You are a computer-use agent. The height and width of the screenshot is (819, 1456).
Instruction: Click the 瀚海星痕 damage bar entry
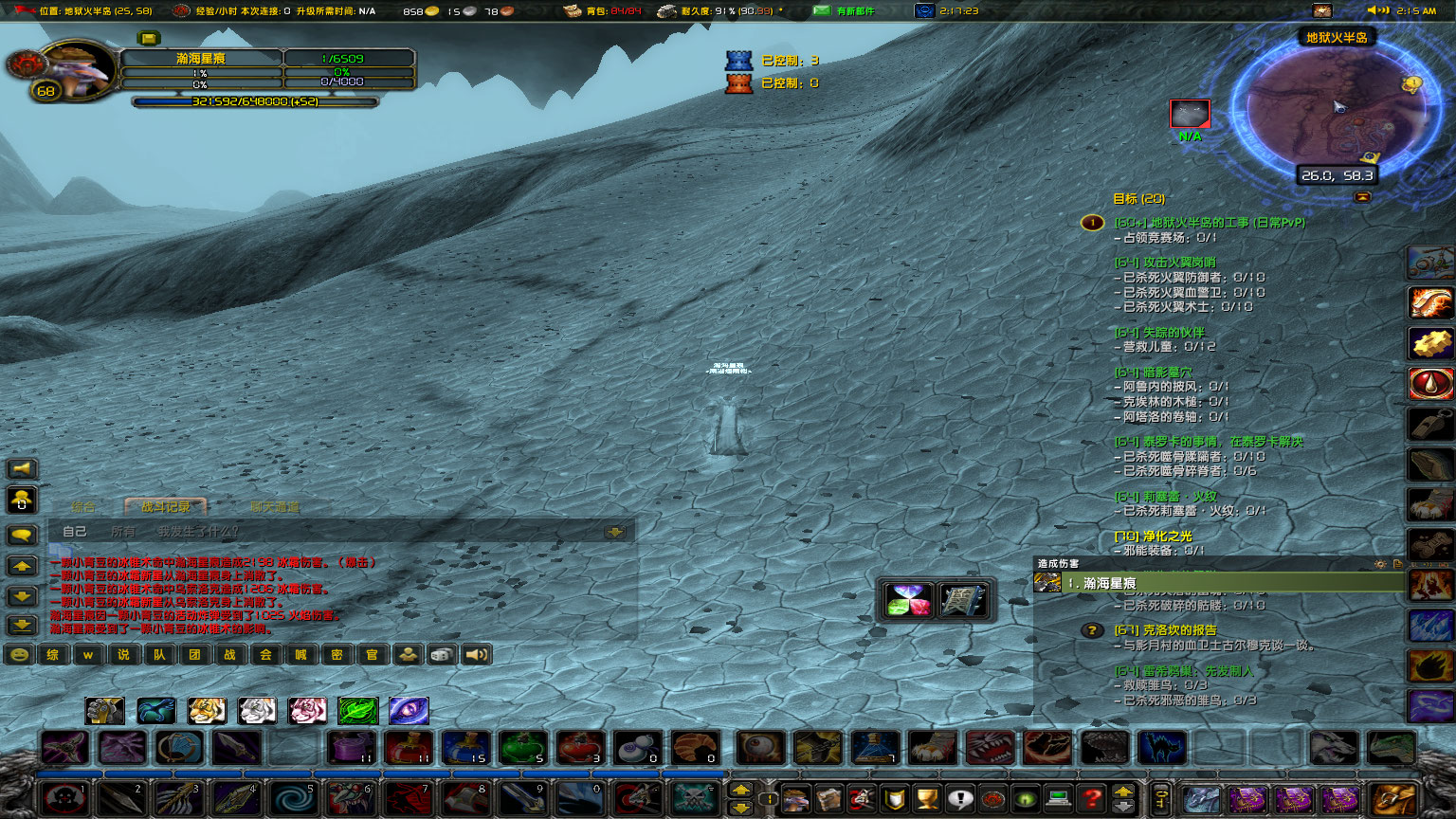point(1185,584)
